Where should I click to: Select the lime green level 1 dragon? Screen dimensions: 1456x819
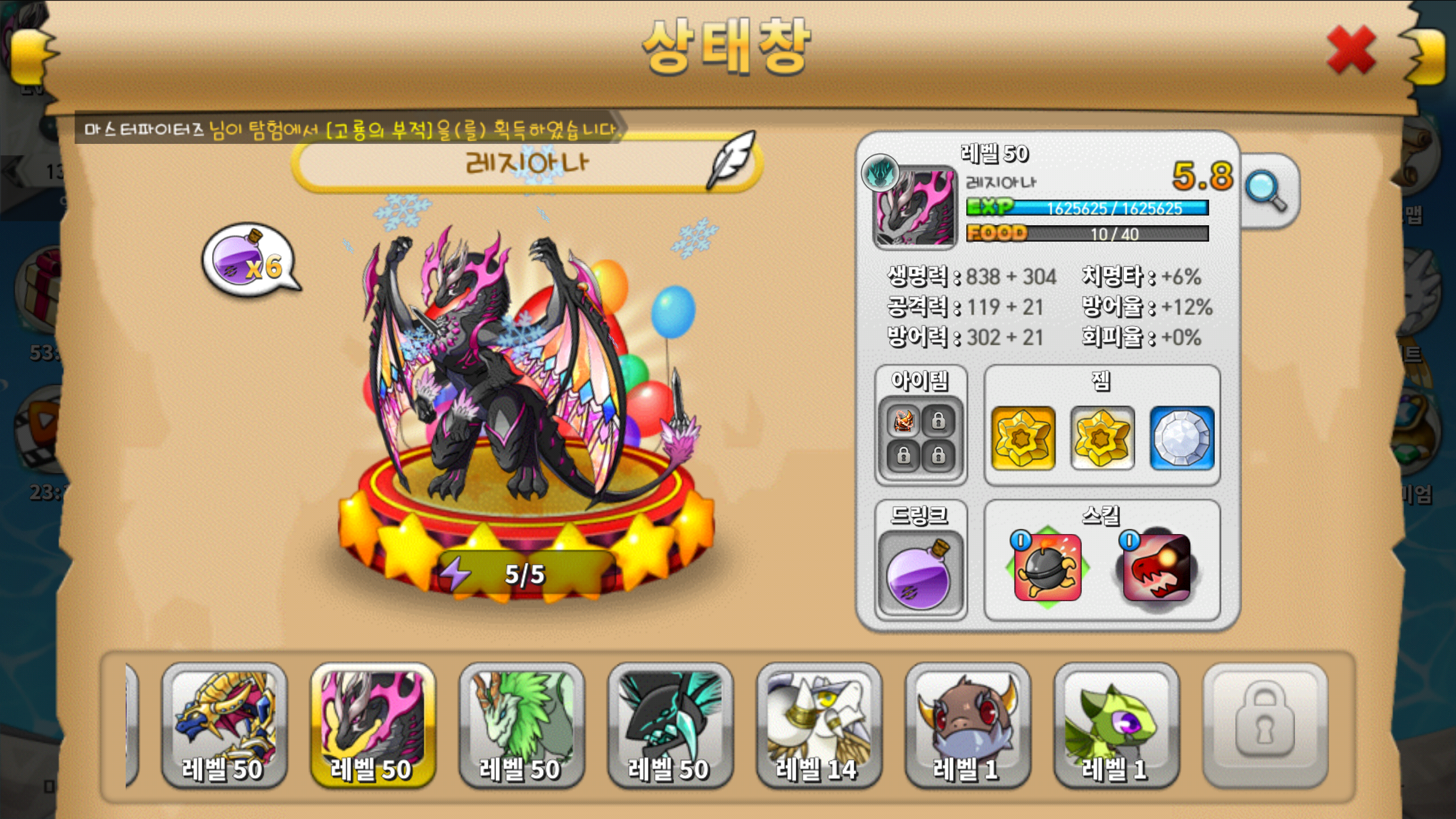1116,725
